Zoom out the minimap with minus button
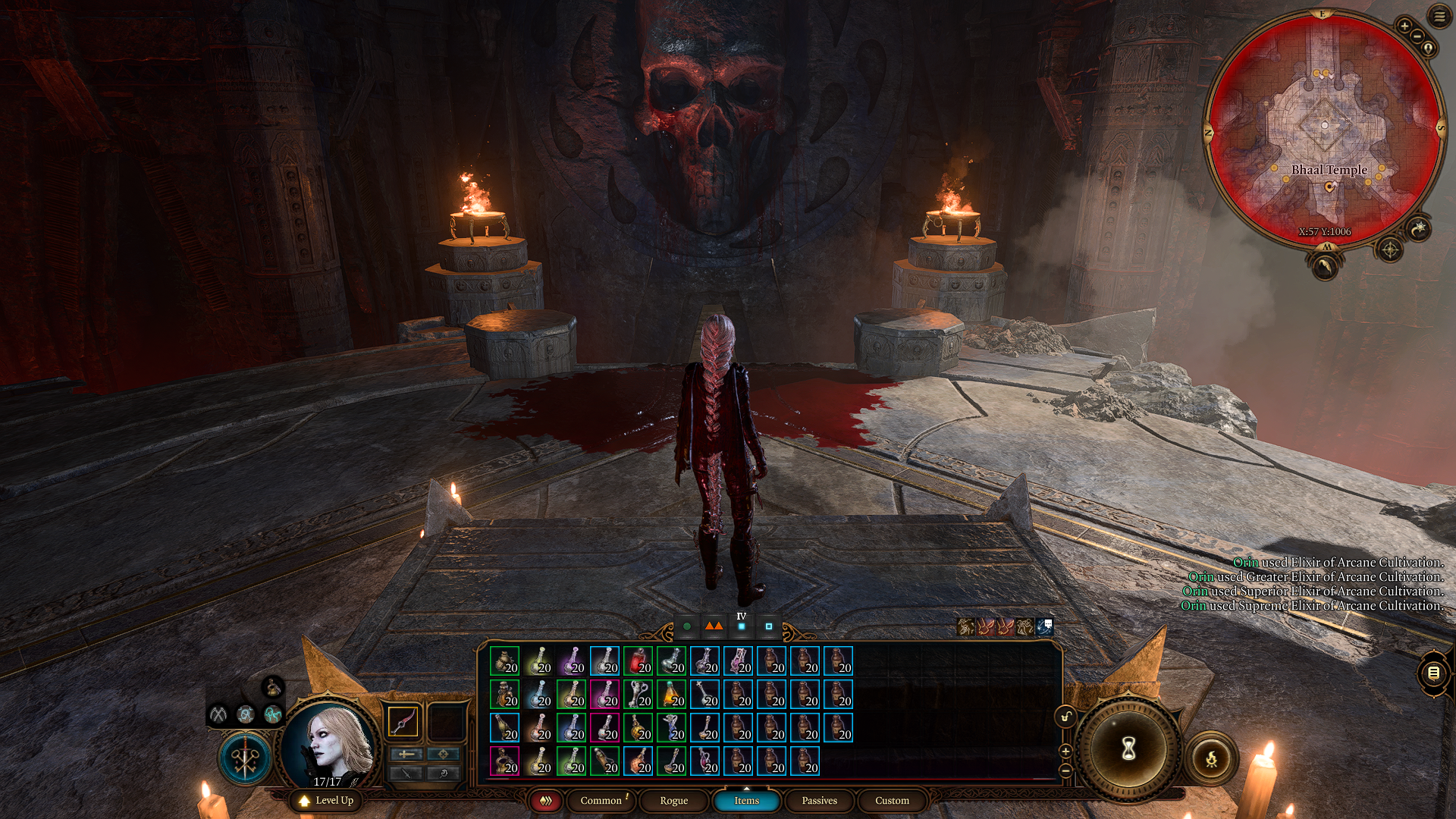Viewport: 1456px width, 819px height. [x=1417, y=36]
